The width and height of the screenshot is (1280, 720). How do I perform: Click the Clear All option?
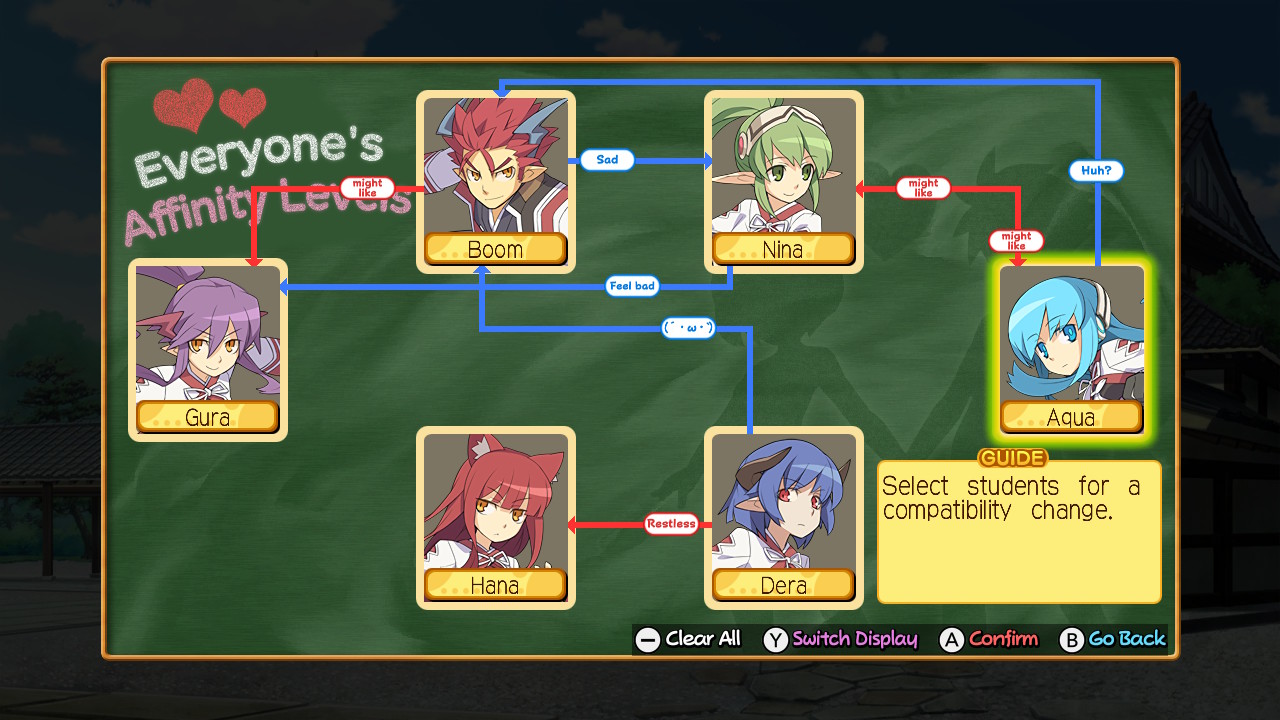[x=689, y=639]
